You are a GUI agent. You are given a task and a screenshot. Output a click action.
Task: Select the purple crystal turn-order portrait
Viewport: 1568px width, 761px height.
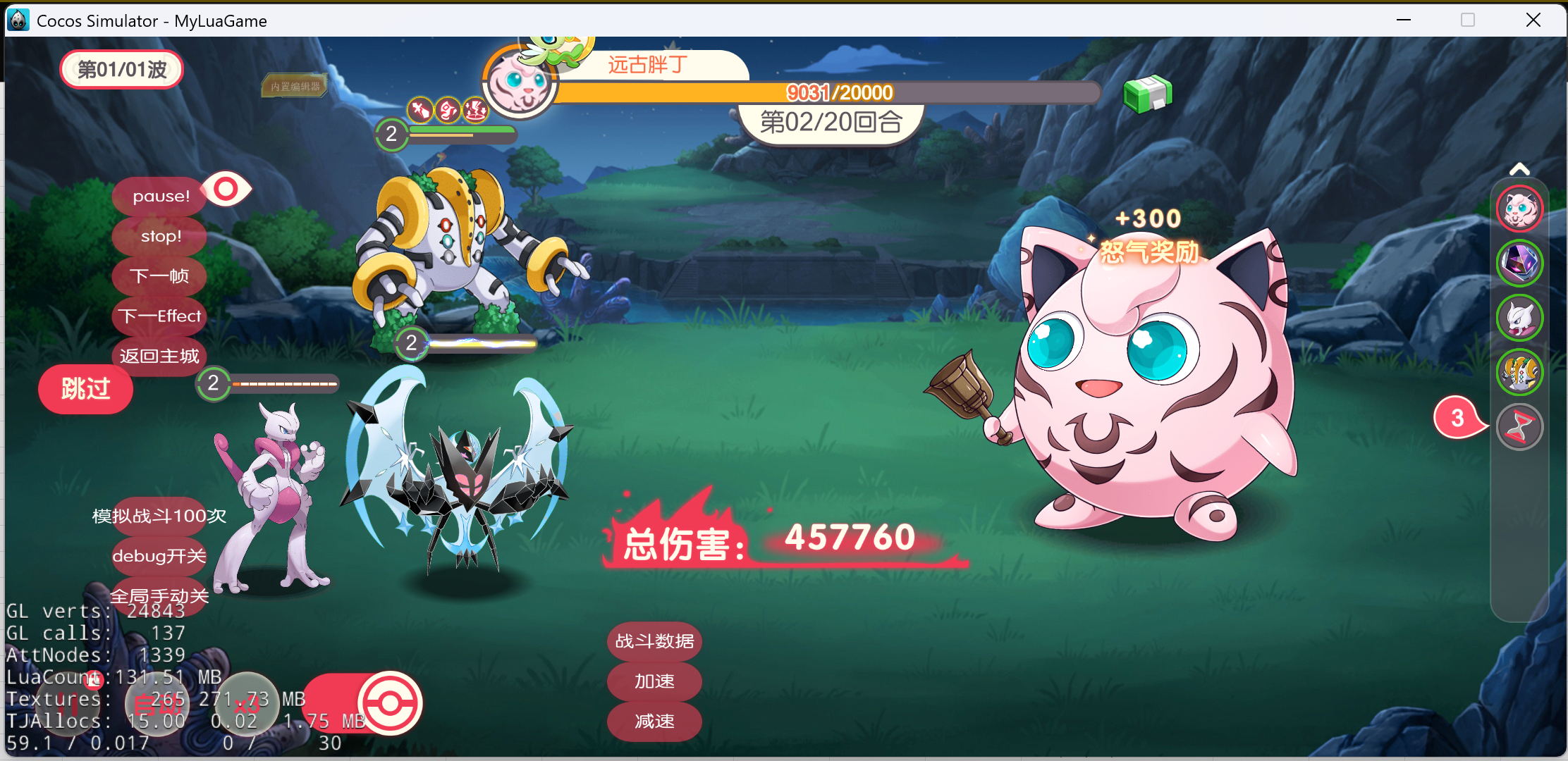coord(1519,263)
